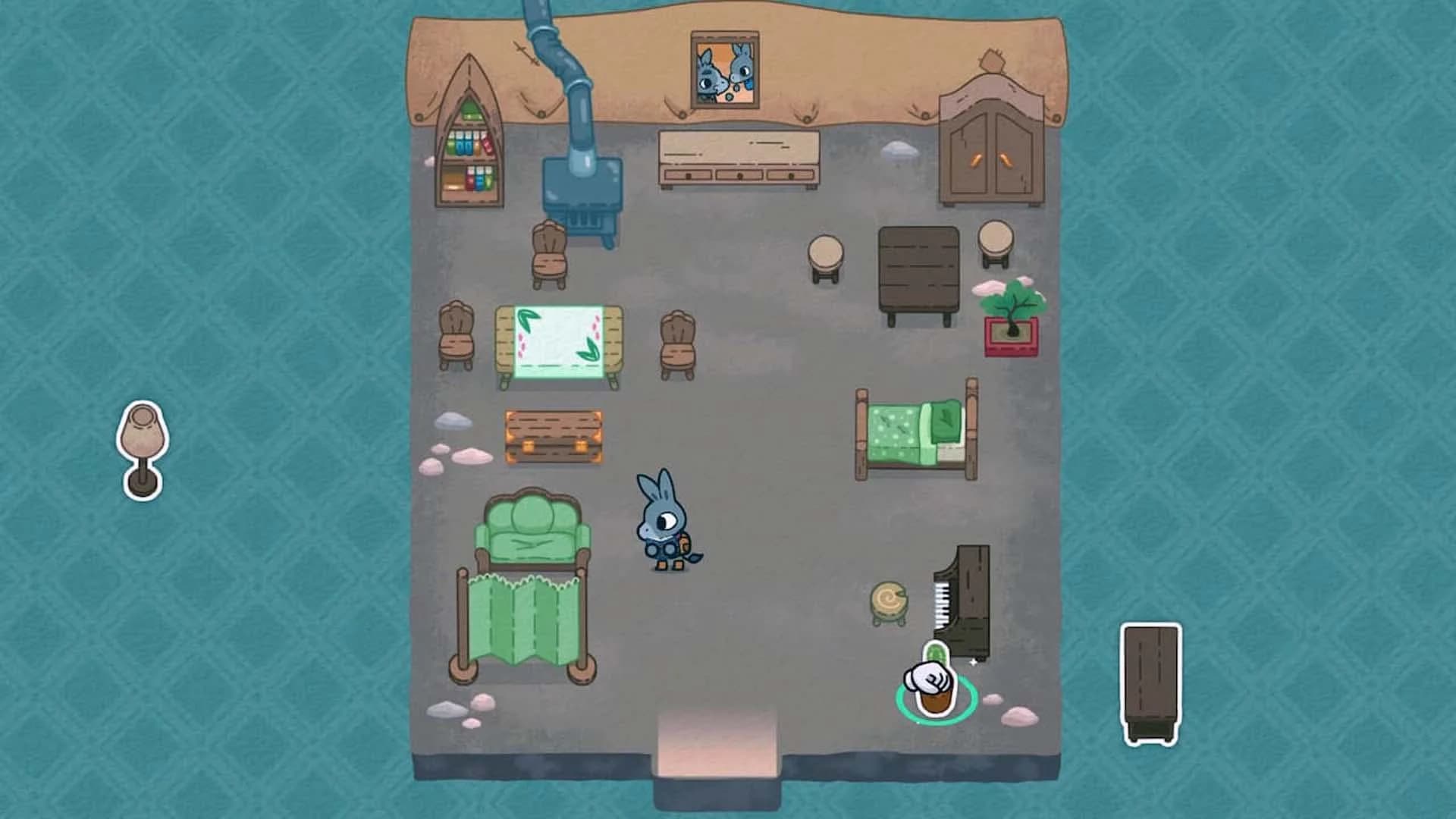Screen dimensions: 1456x819
Task: Click the window showing the two donkeys
Action: point(724,68)
